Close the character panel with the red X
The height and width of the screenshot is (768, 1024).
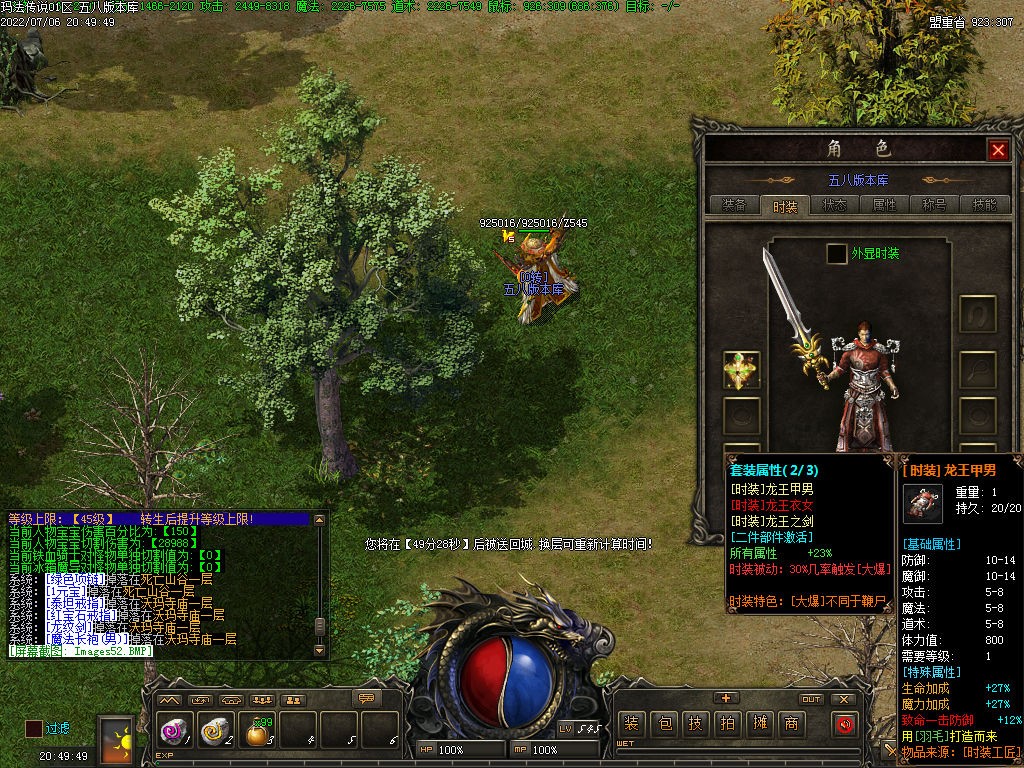[998, 150]
